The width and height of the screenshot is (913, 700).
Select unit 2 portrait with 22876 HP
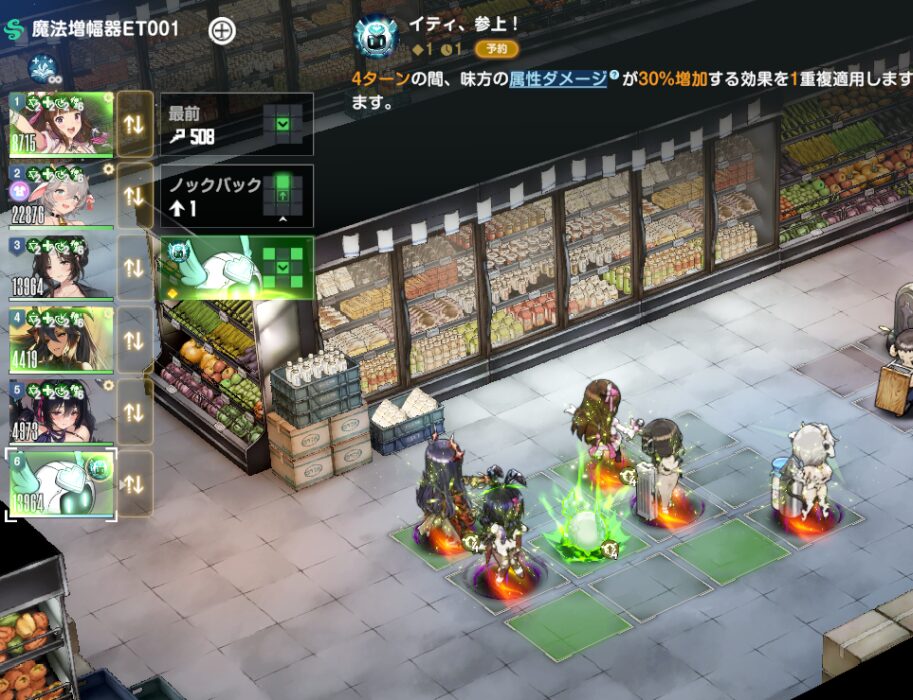point(60,196)
